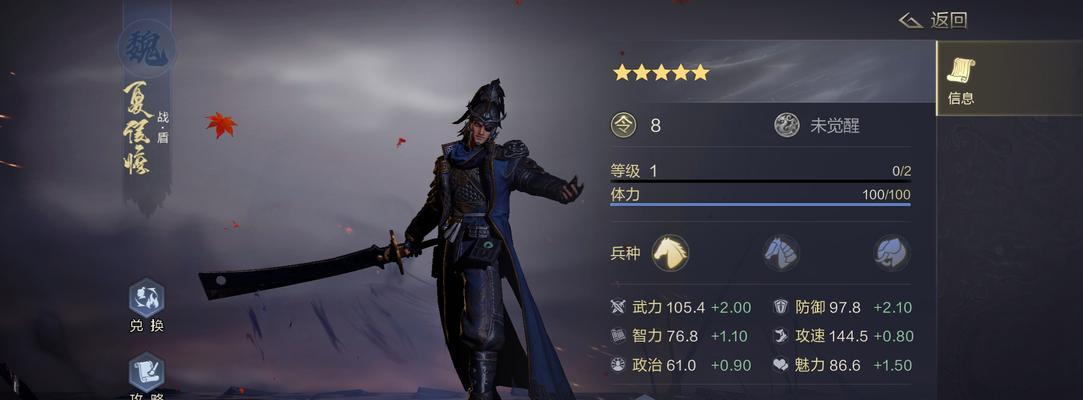Viewport: 1083px width, 400px height.
Task: Select the cavalry horse troop icon
Action: (x=670, y=253)
